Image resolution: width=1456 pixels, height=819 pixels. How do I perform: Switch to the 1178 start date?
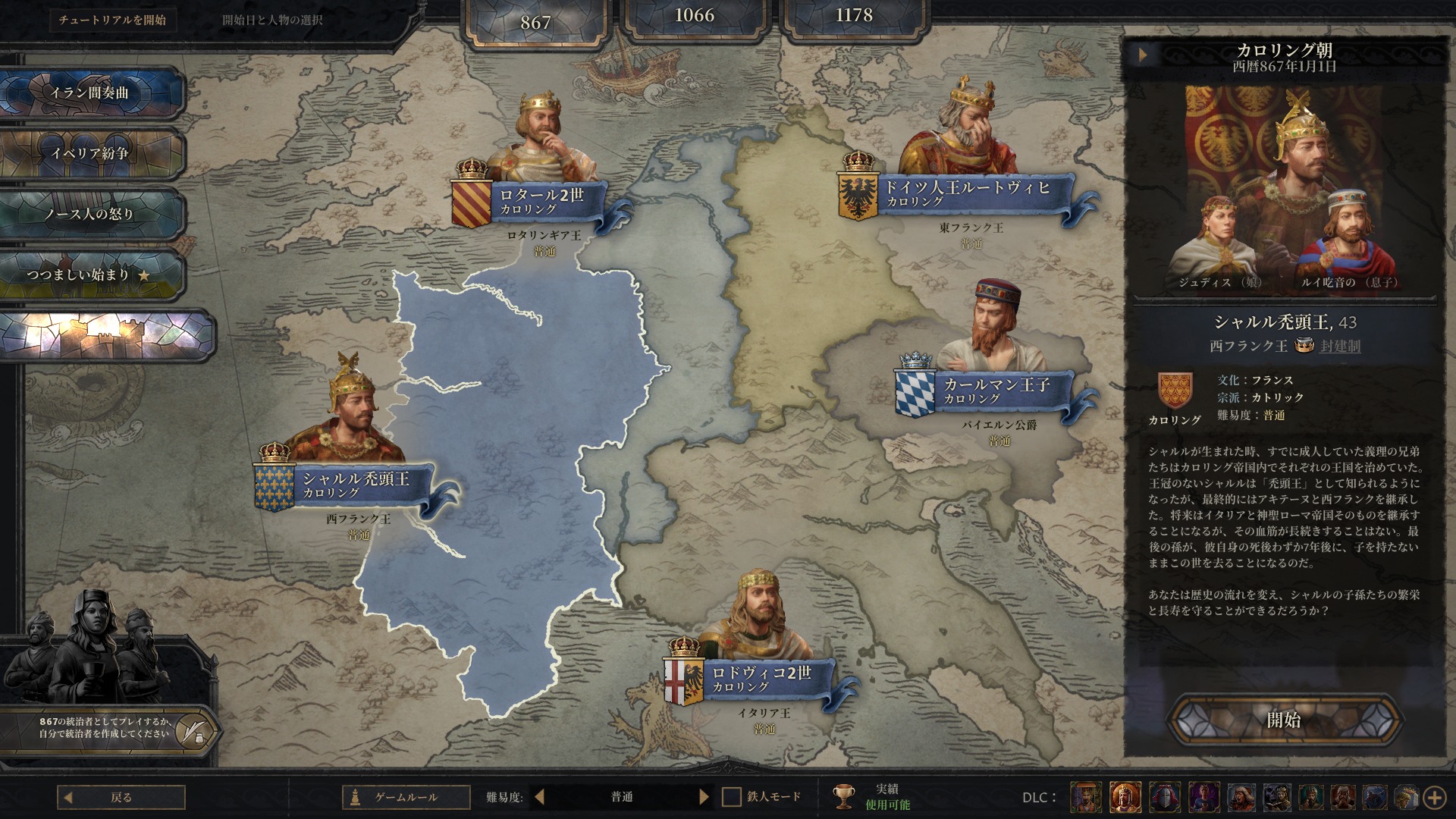tap(854, 16)
